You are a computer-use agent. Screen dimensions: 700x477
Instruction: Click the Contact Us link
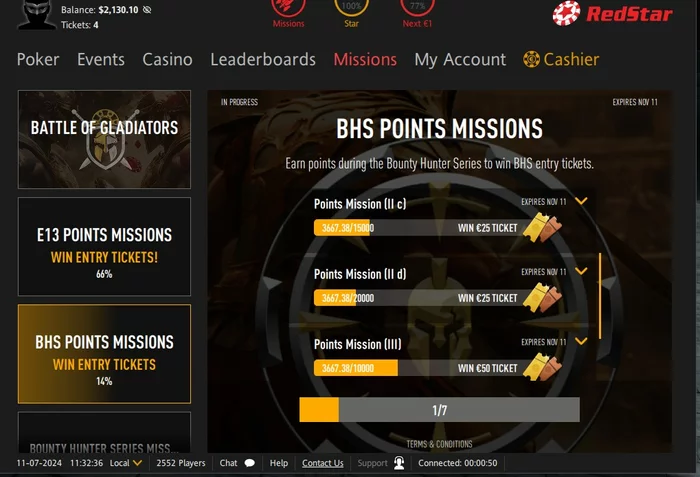tap(323, 463)
